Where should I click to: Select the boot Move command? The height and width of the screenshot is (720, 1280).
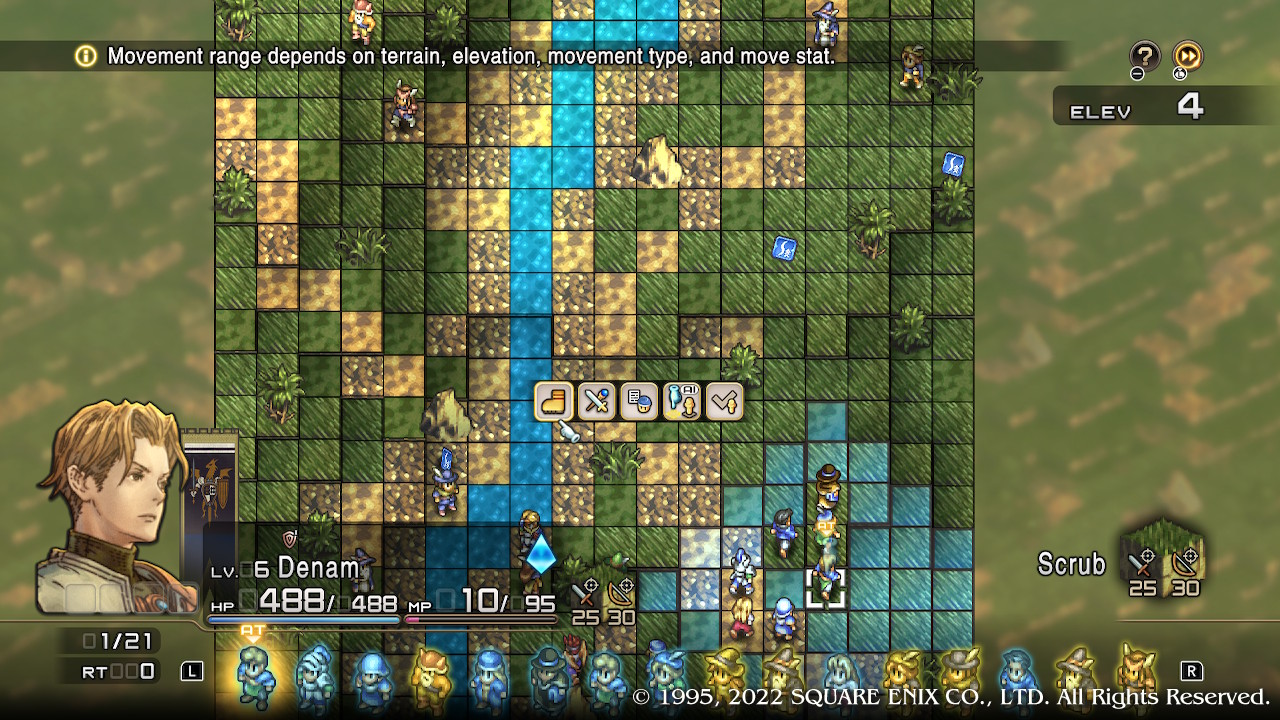tap(554, 402)
